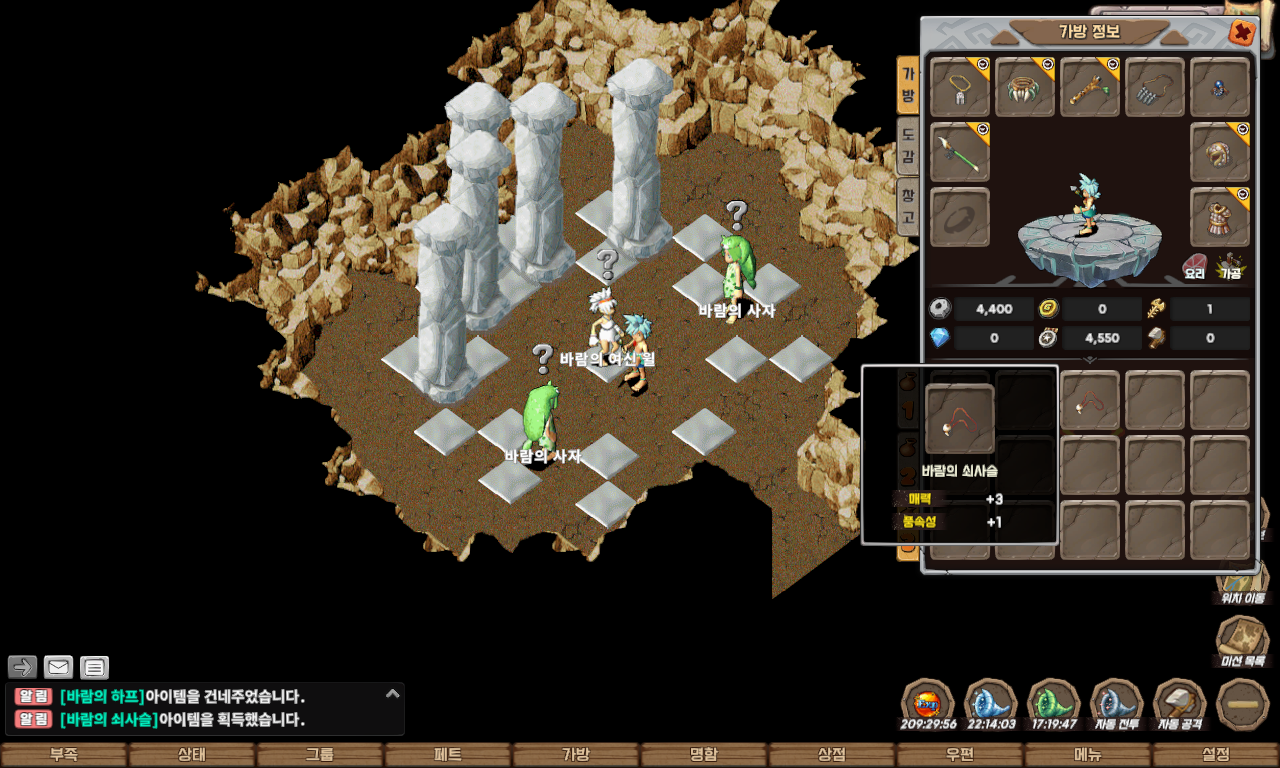Close the 가방 정보 bag window
The height and width of the screenshot is (768, 1280).
pos(1241,33)
